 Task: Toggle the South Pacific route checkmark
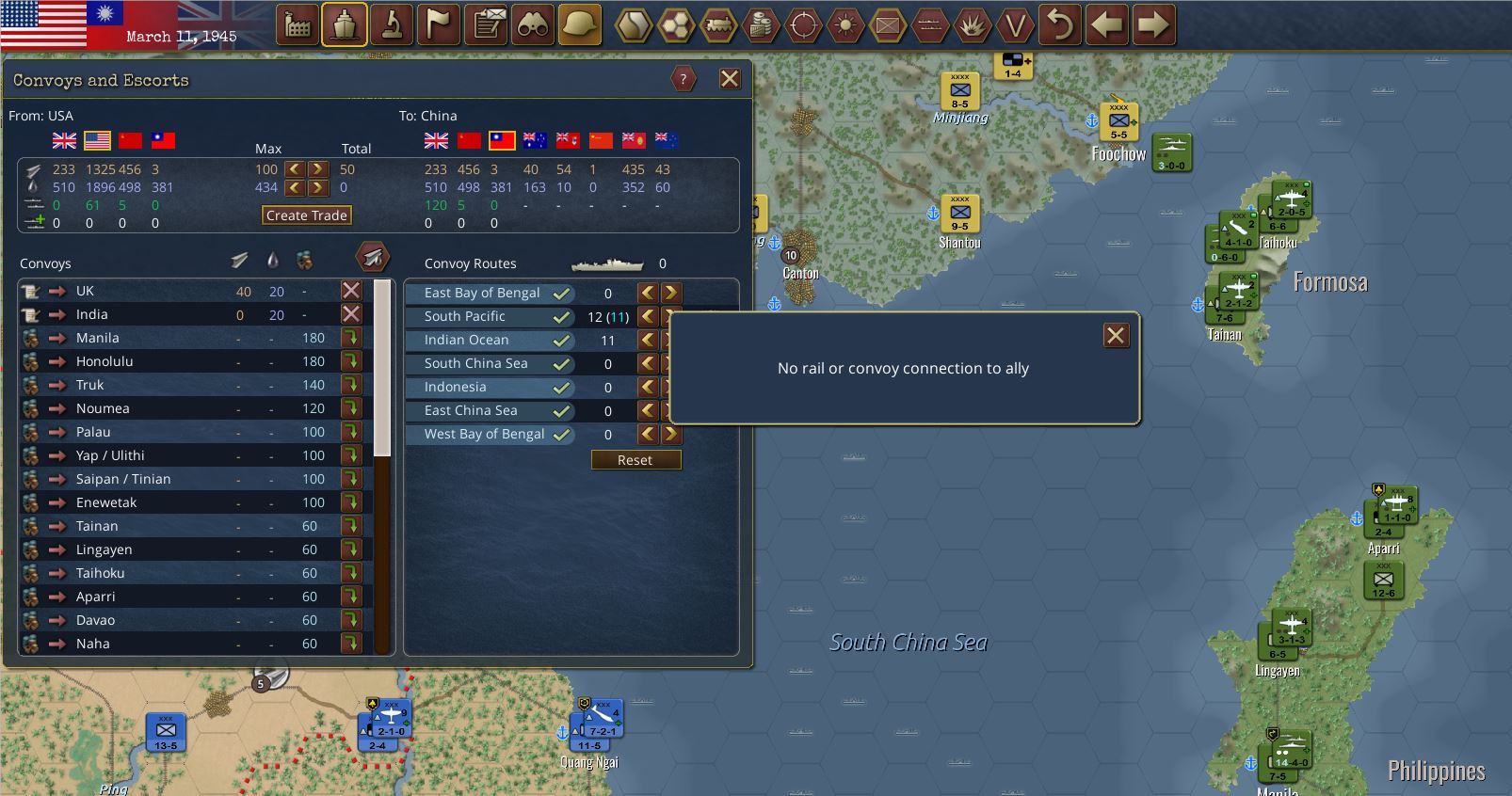pyautogui.click(x=562, y=317)
